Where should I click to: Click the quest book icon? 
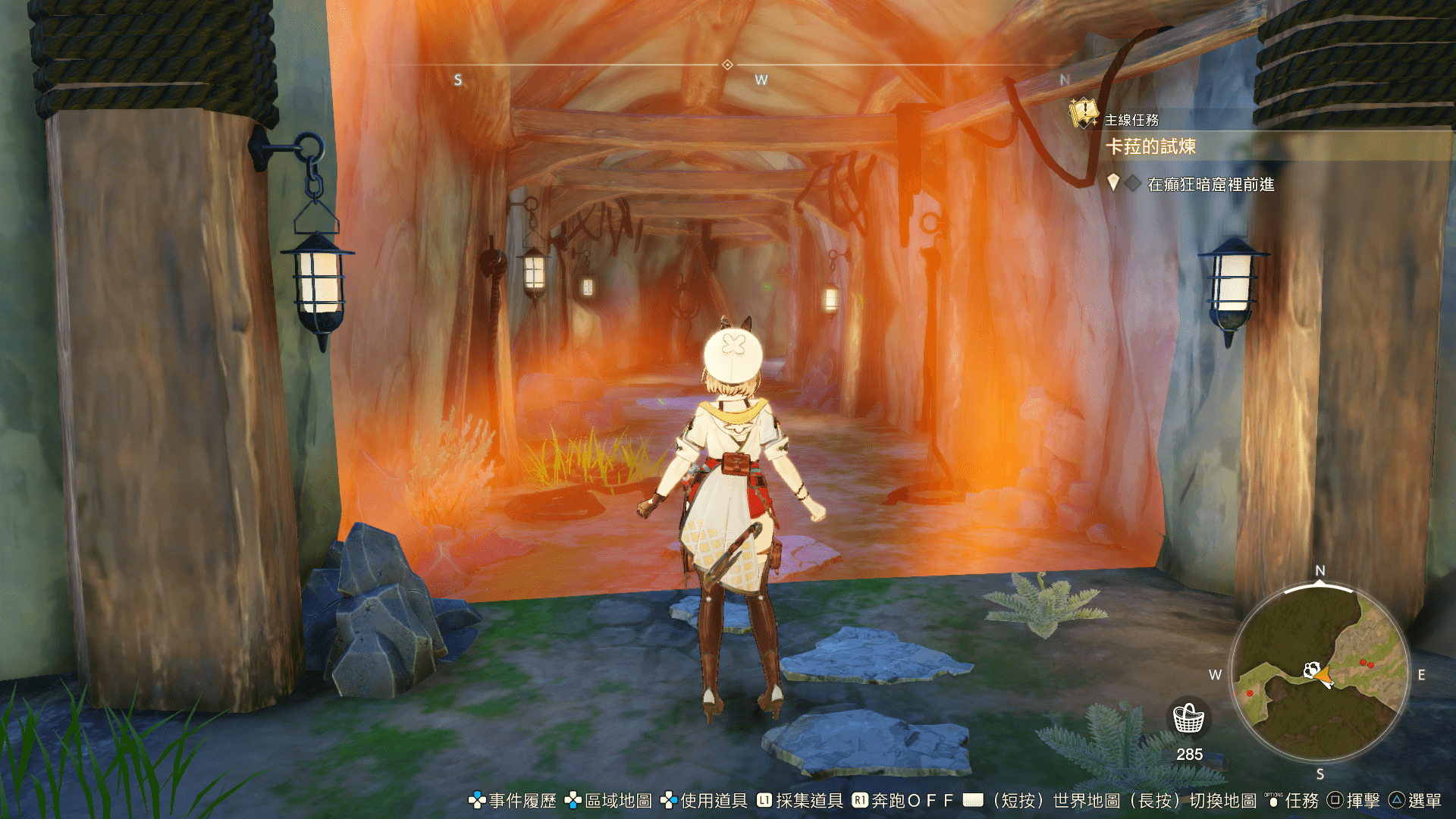1083,114
